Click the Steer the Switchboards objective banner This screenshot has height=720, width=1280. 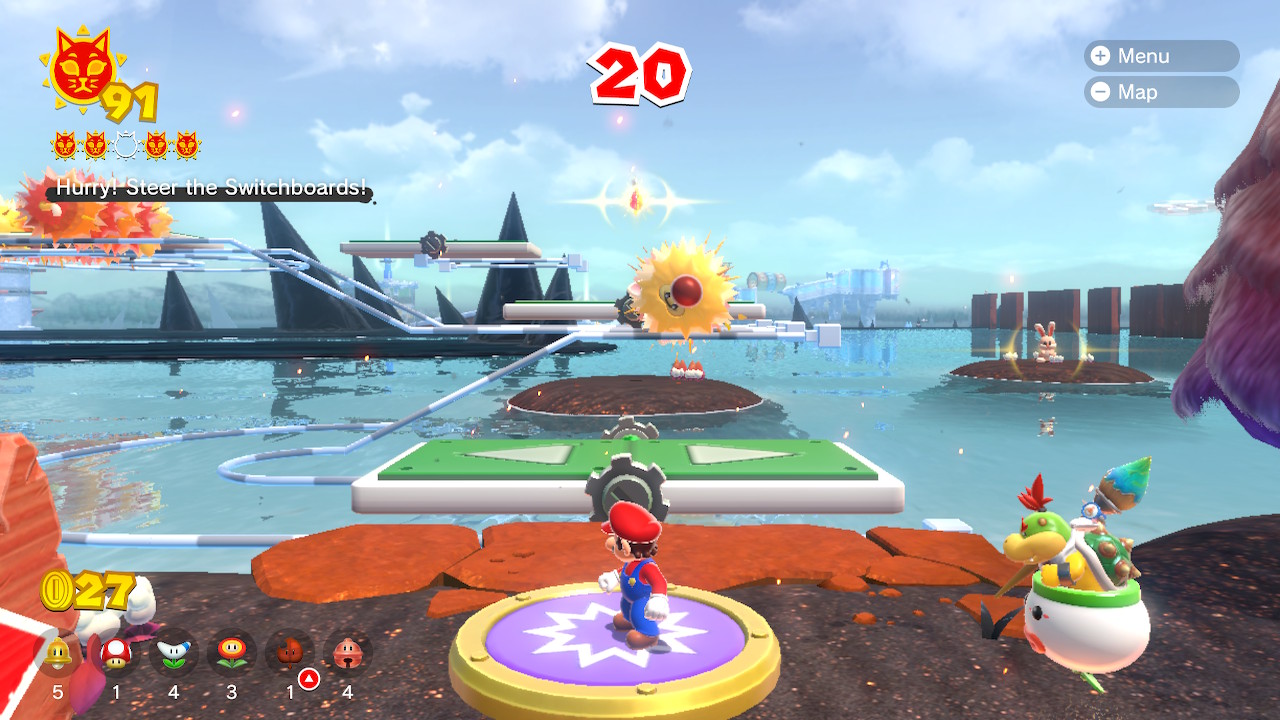point(210,188)
